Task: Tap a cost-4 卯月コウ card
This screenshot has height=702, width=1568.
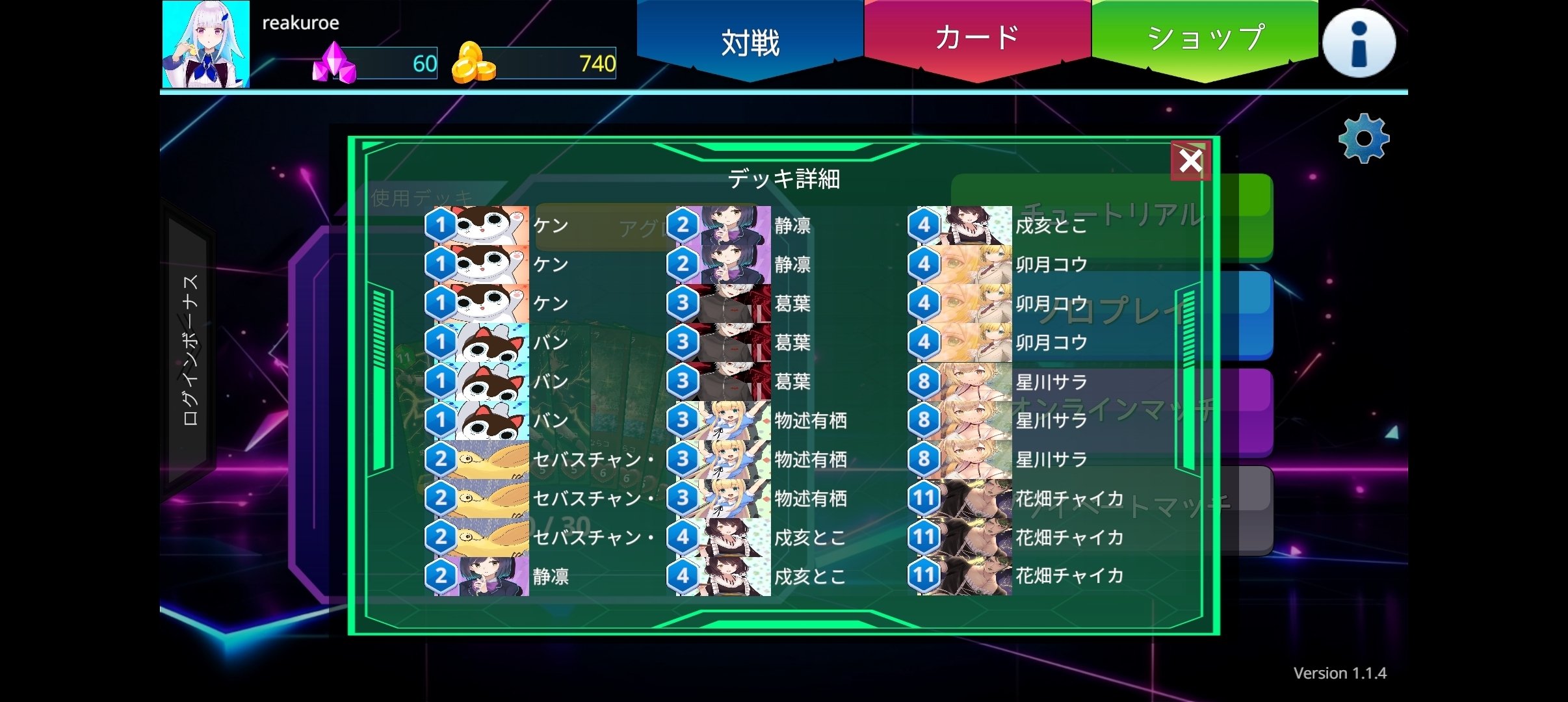Action: pos(973,265)
